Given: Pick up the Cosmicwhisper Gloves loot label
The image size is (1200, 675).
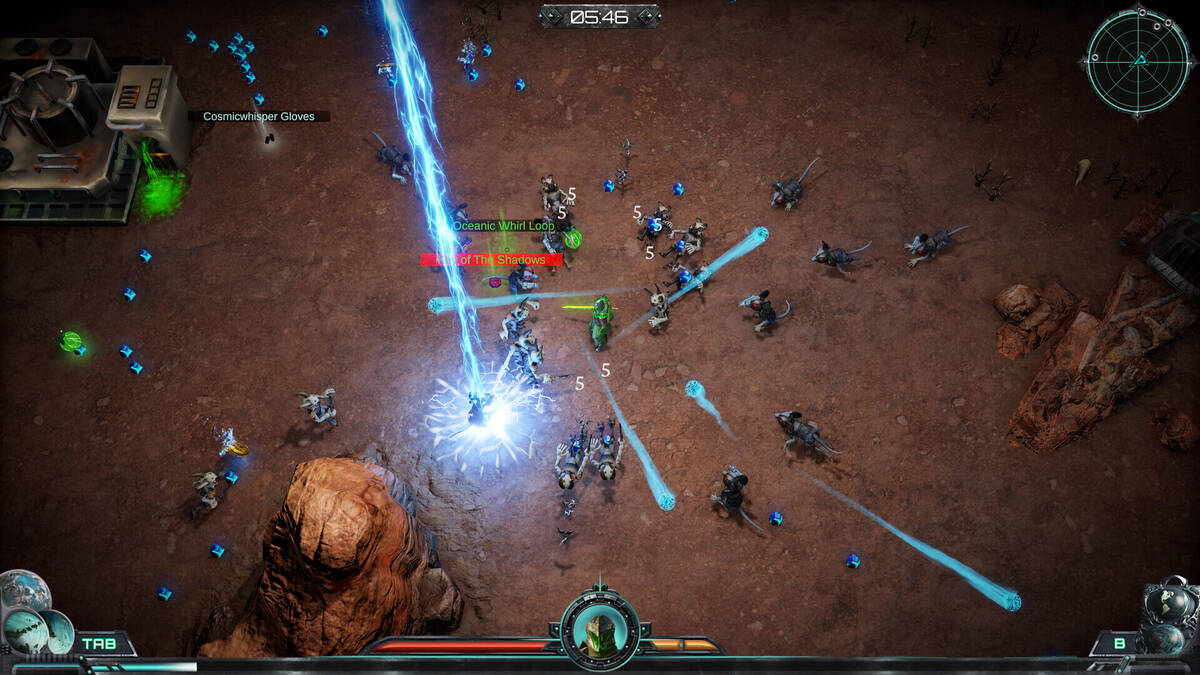Looking at the screenshot, I should [259, 117].
